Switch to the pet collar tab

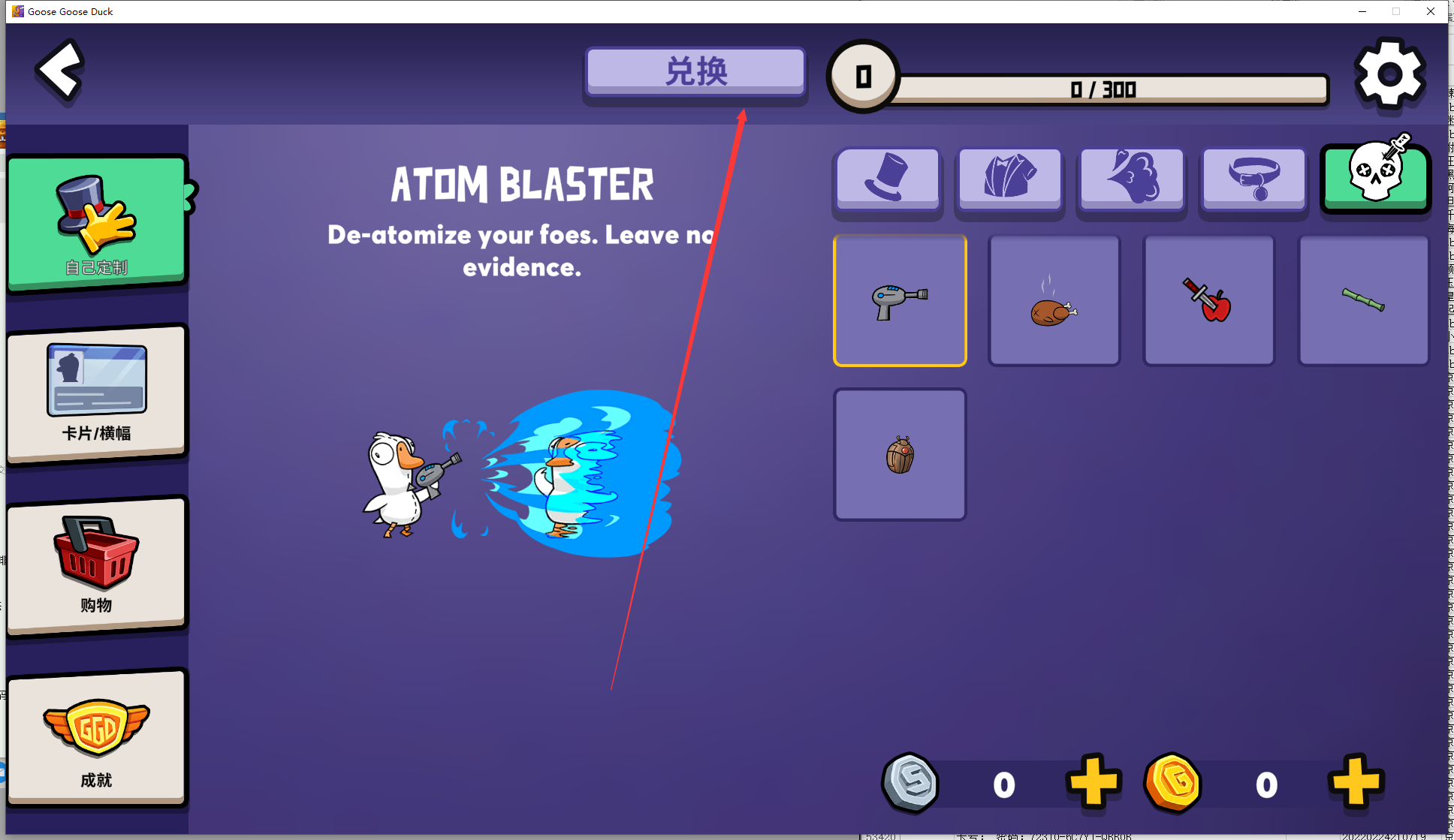point(1253,178)
